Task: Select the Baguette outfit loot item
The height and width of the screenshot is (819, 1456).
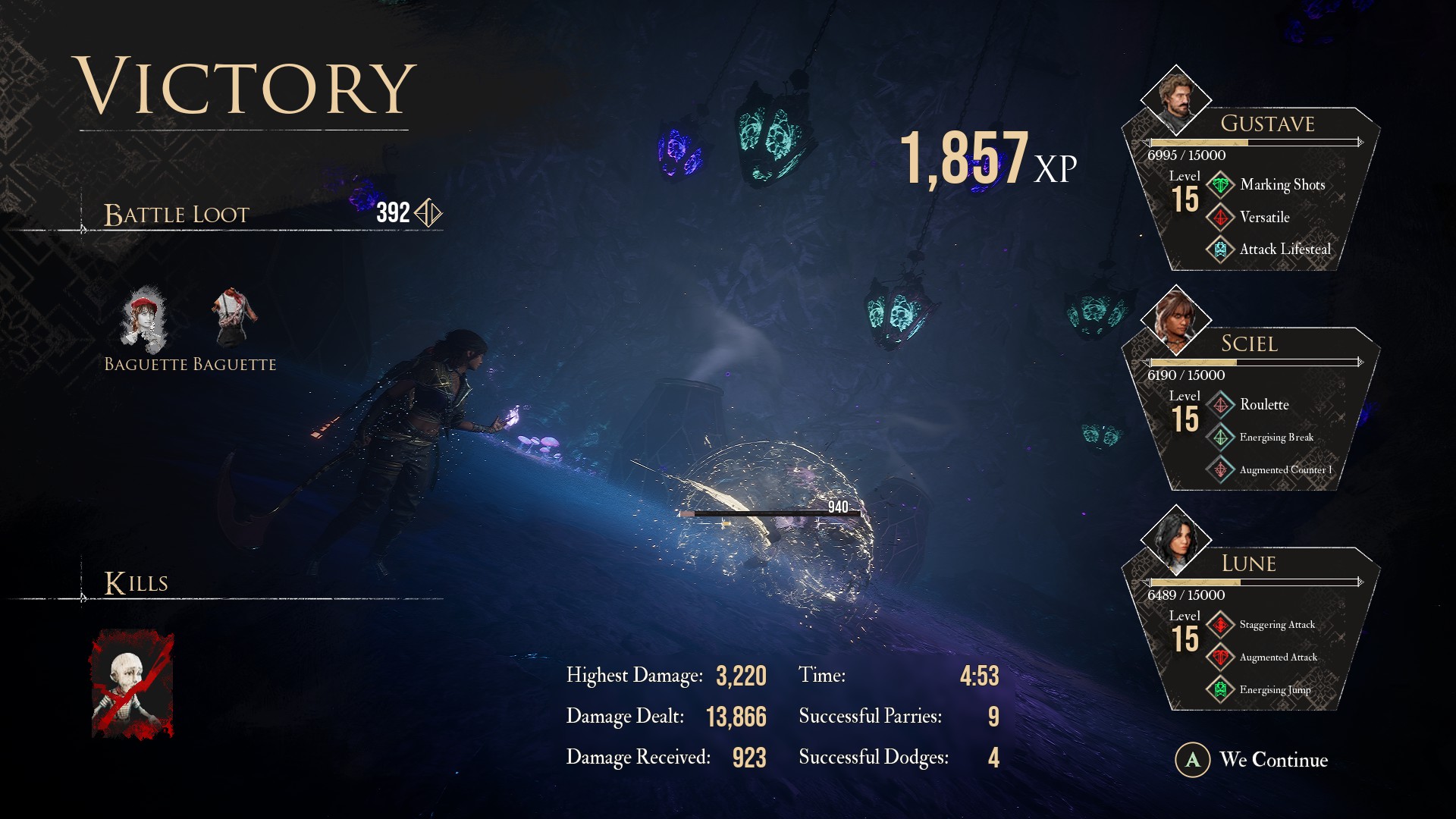Action: point(234,315)
